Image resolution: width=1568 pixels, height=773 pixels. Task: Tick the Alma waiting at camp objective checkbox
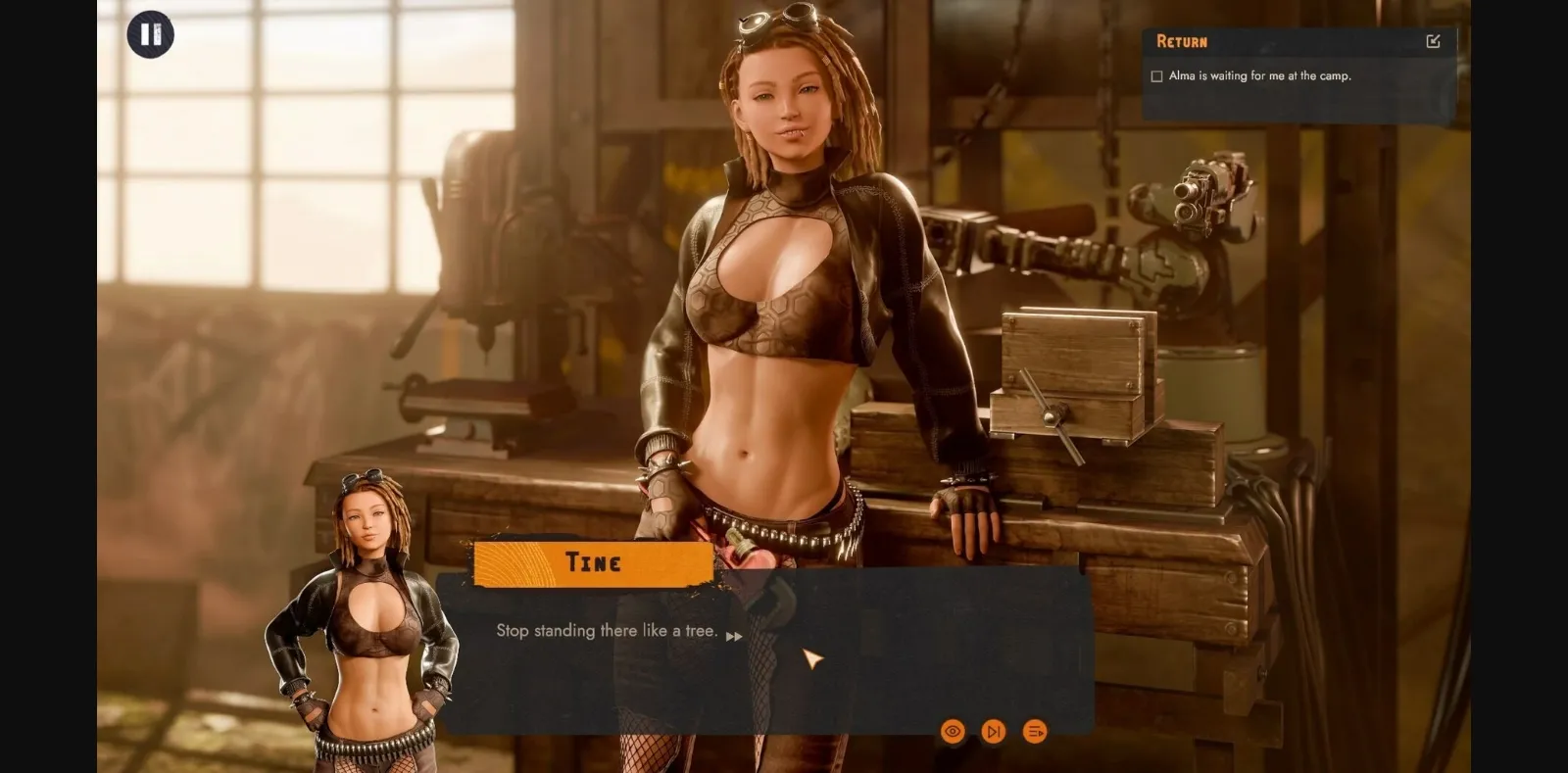[1156, 76]
